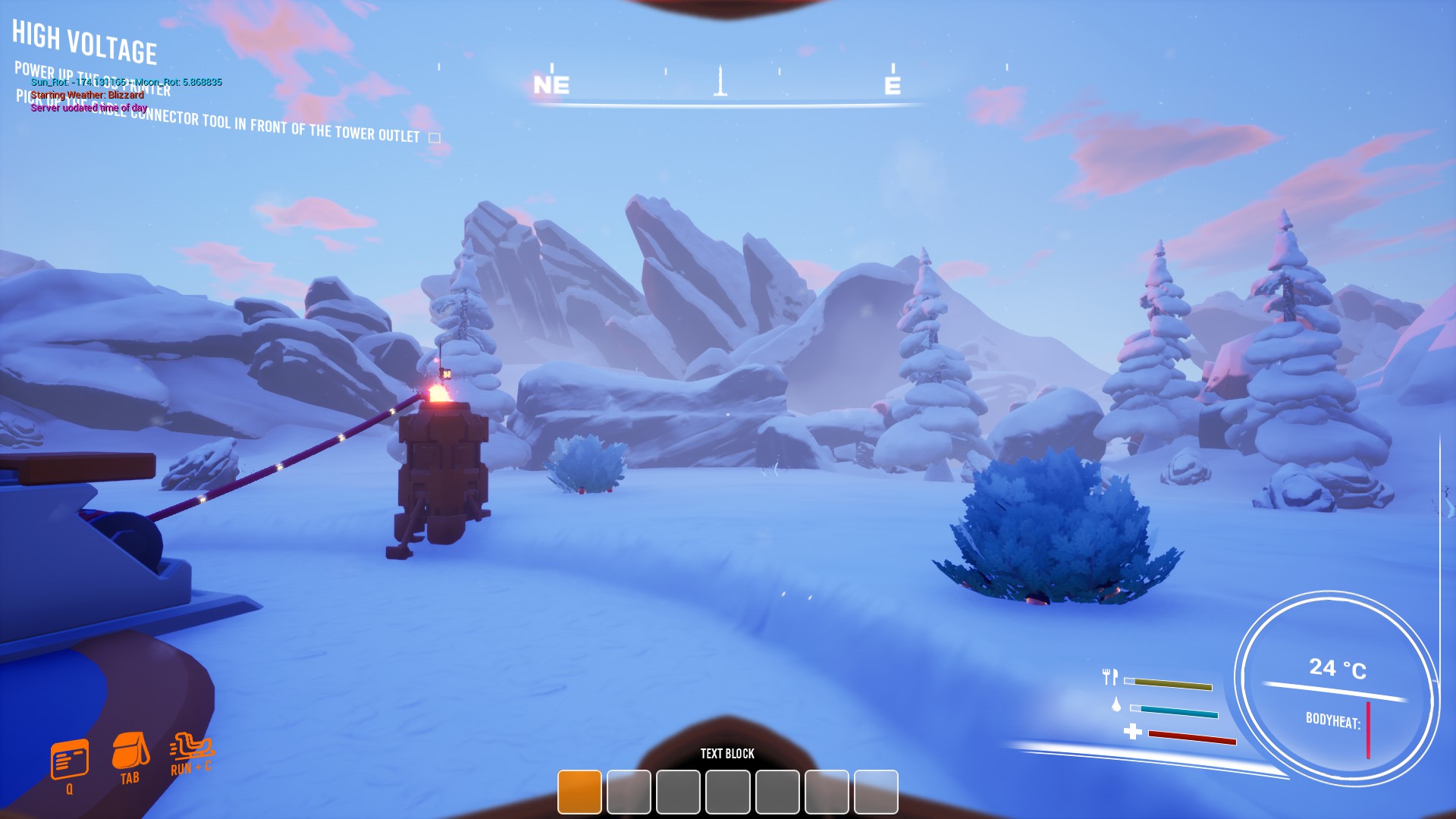Click the Server updated time of day message

88,108
